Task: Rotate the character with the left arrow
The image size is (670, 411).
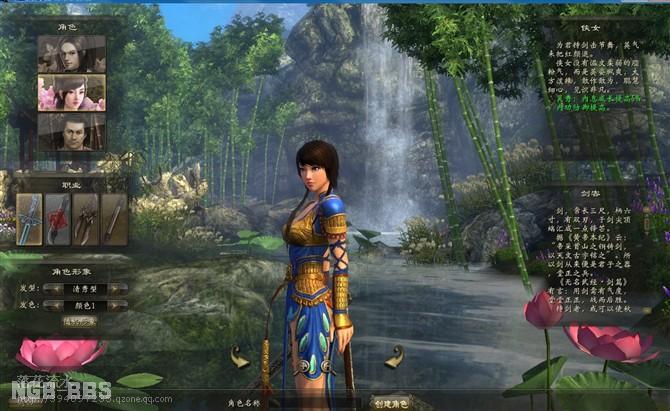Action: tap(239, 356)
